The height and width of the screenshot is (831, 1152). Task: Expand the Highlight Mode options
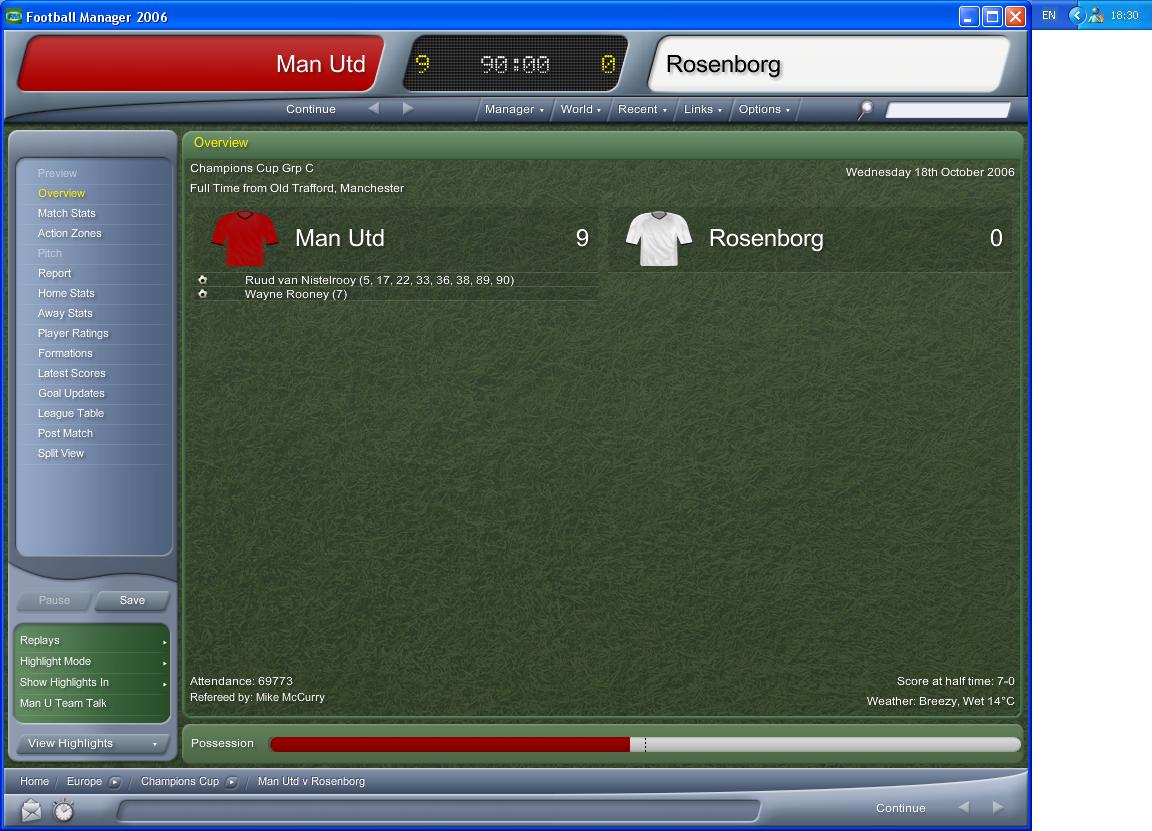click(93, 661)
